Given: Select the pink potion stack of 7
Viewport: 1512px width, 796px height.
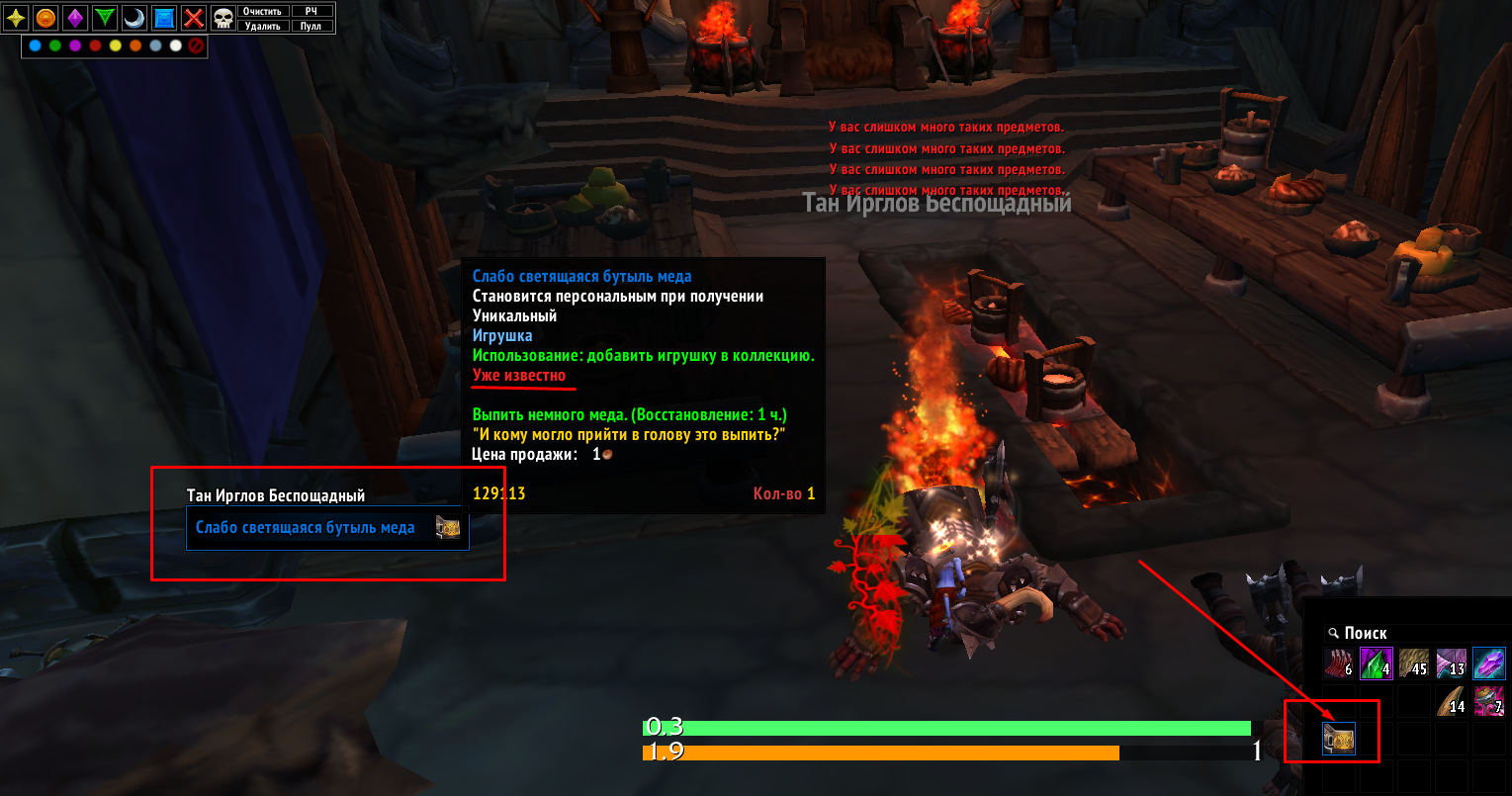Looking at the screenshot, I should 1489,701.
